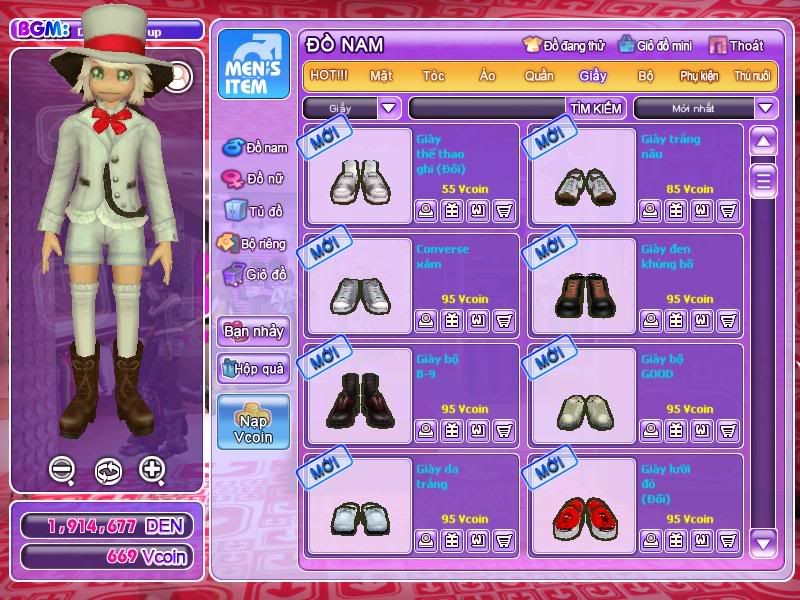Show the HOT!!! items tab
The image size is (800, 600).
[329, 75]
